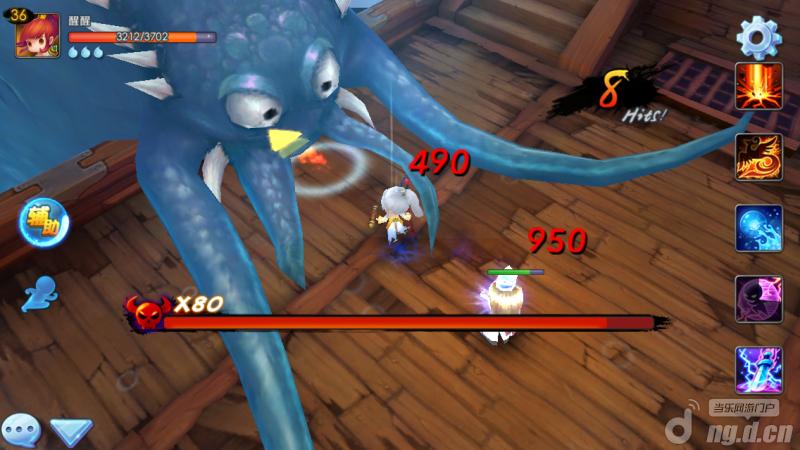The width and height of the screenshot is (800, 450).
Task: Use the flame dragon skill
Action: [x=758, y=157]
